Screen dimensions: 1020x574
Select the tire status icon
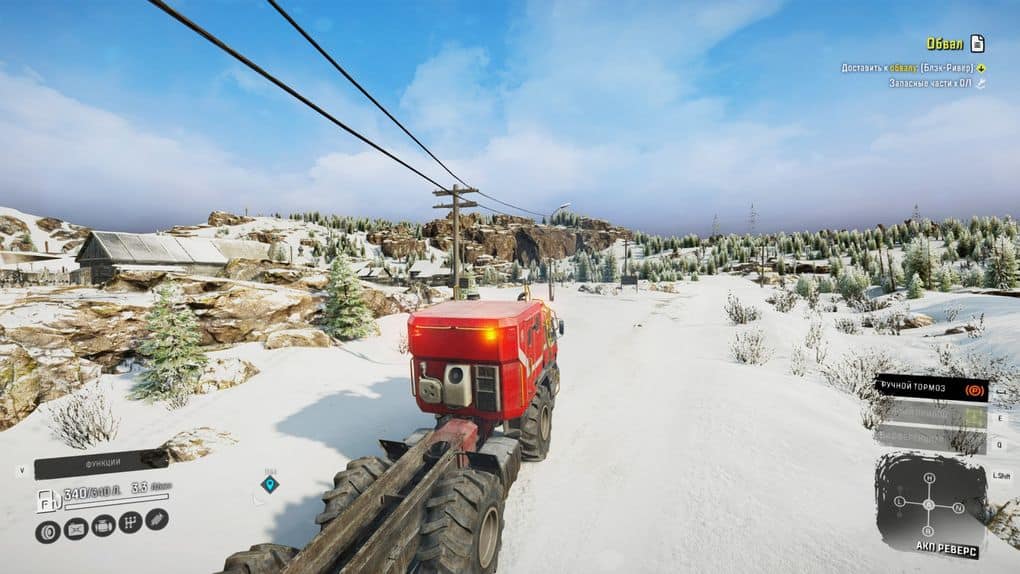point(47,531)
